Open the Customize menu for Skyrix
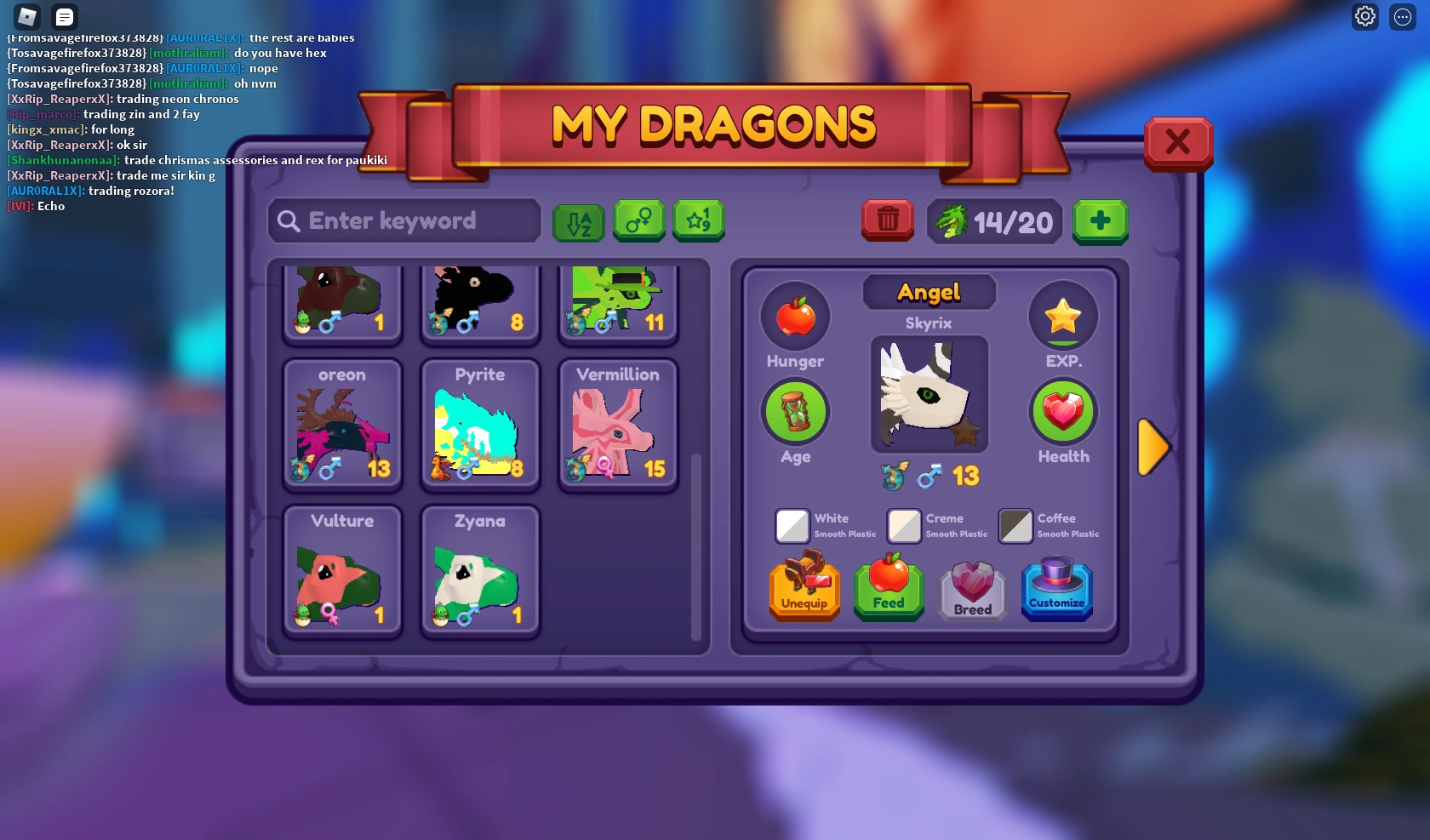 1055,588
